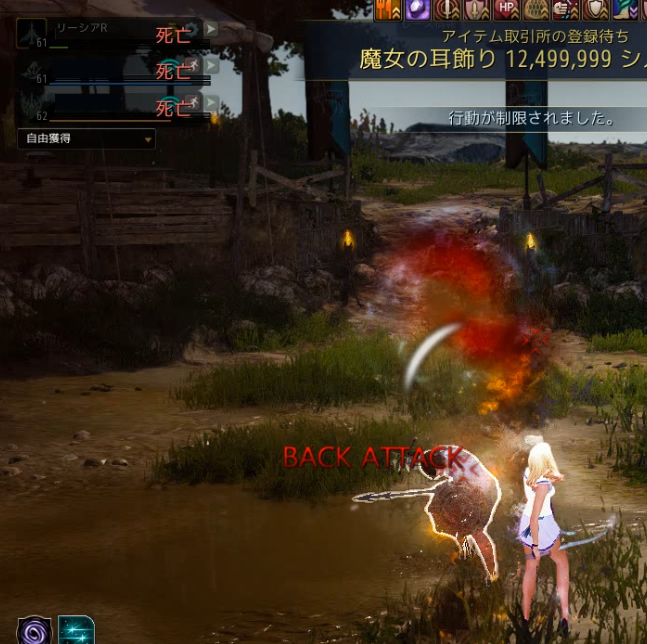This screenshot has width=647, height=644.
Task: Activate the purple swirl skill icon
Action: [x=35, y=630]
